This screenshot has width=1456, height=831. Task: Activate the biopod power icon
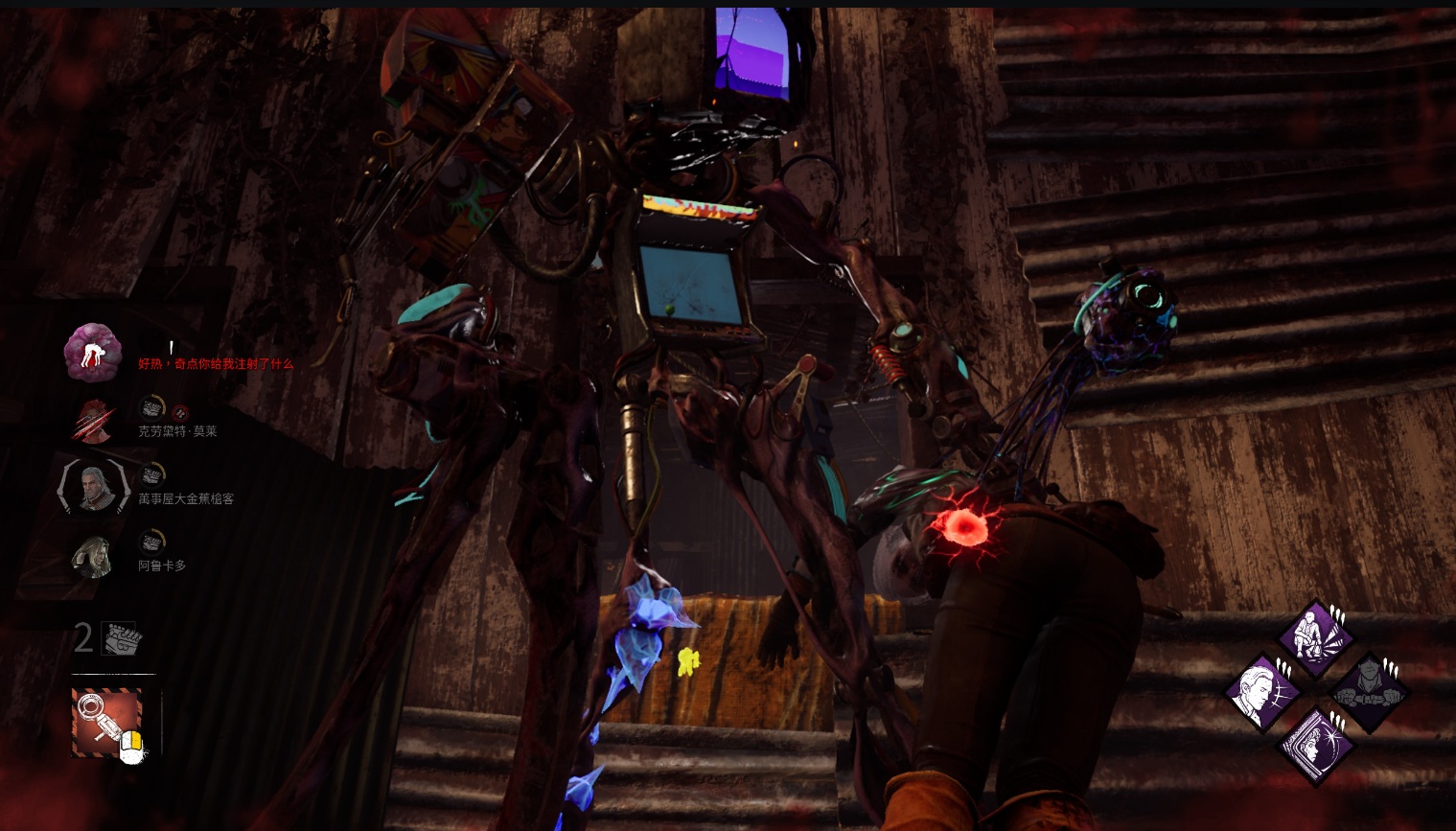106,721
